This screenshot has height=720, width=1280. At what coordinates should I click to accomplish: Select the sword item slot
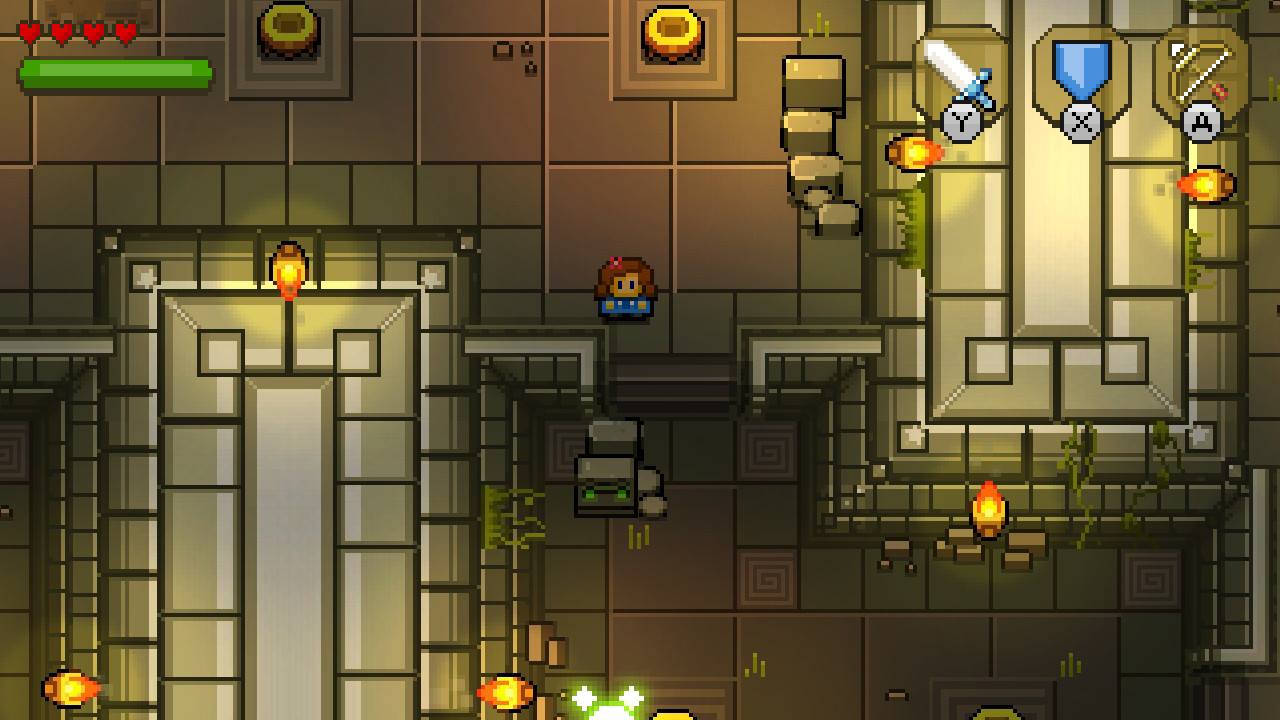[959, 75]
